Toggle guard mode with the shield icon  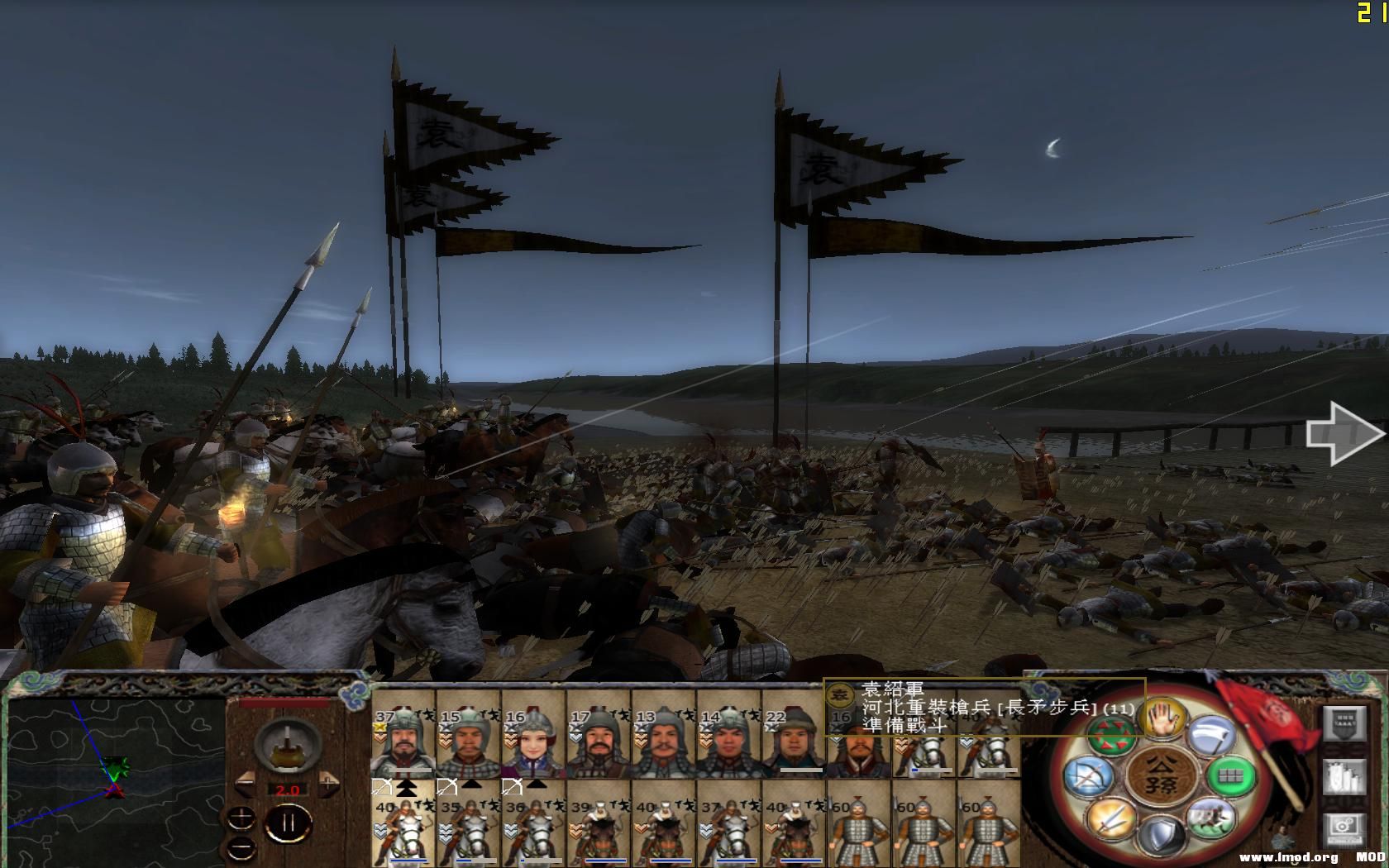click(1162, 832)
